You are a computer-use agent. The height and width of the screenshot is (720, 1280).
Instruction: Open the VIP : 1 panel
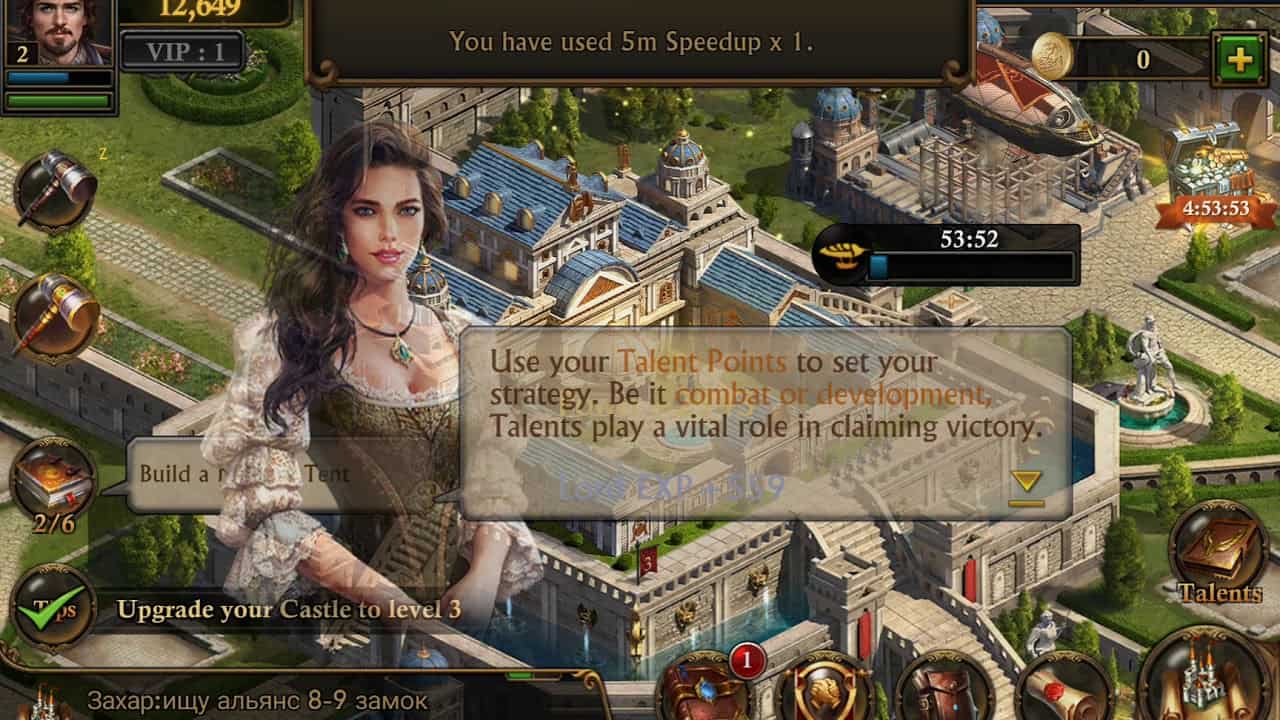[186, 51]
